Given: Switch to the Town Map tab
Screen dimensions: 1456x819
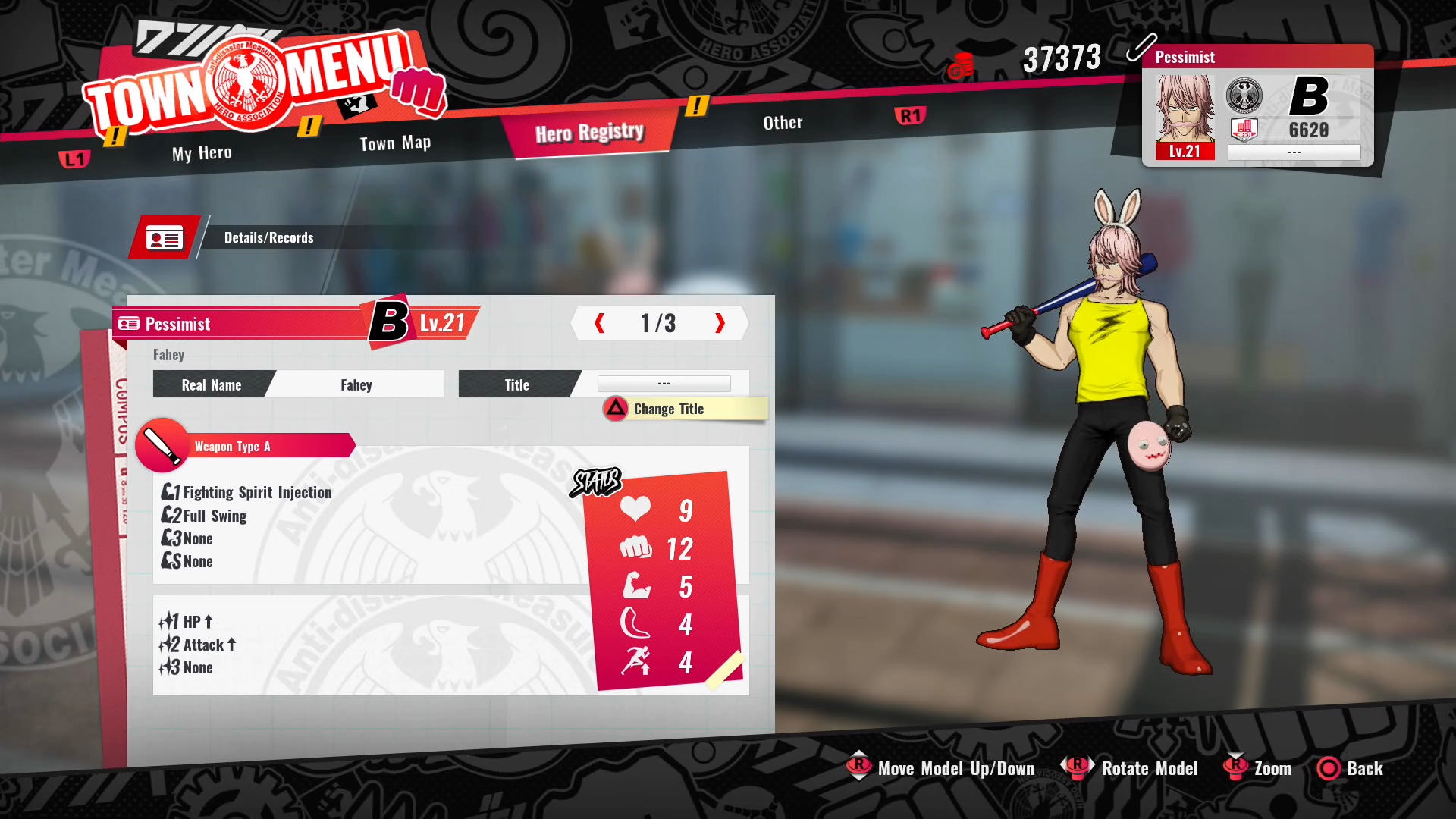Looking at the screenshot, I should (x=395, y=142).
